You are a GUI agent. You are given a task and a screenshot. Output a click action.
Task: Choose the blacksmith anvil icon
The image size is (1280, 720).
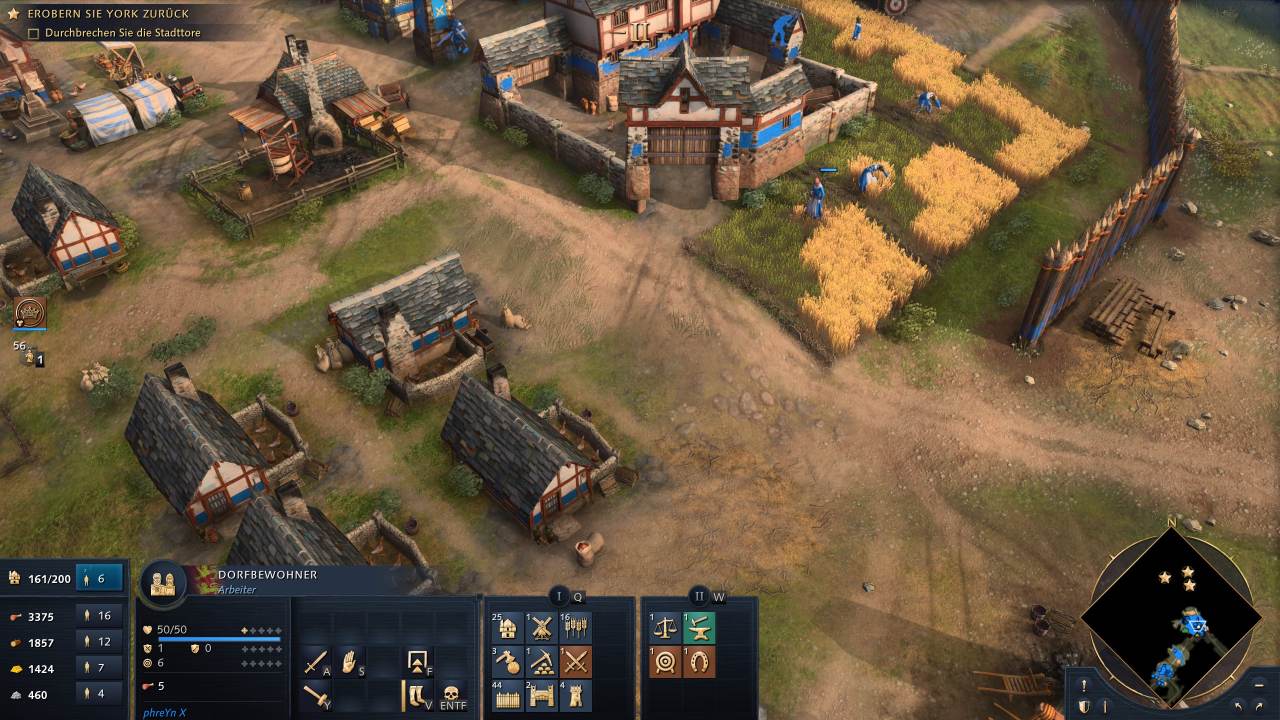tap(699, 628)
